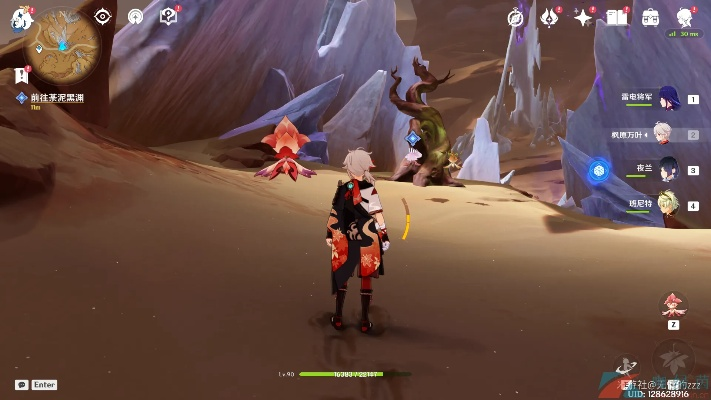Open the tutorial tips question icon
The height and width of the screenshot is (400, 711).
(168, 16)
